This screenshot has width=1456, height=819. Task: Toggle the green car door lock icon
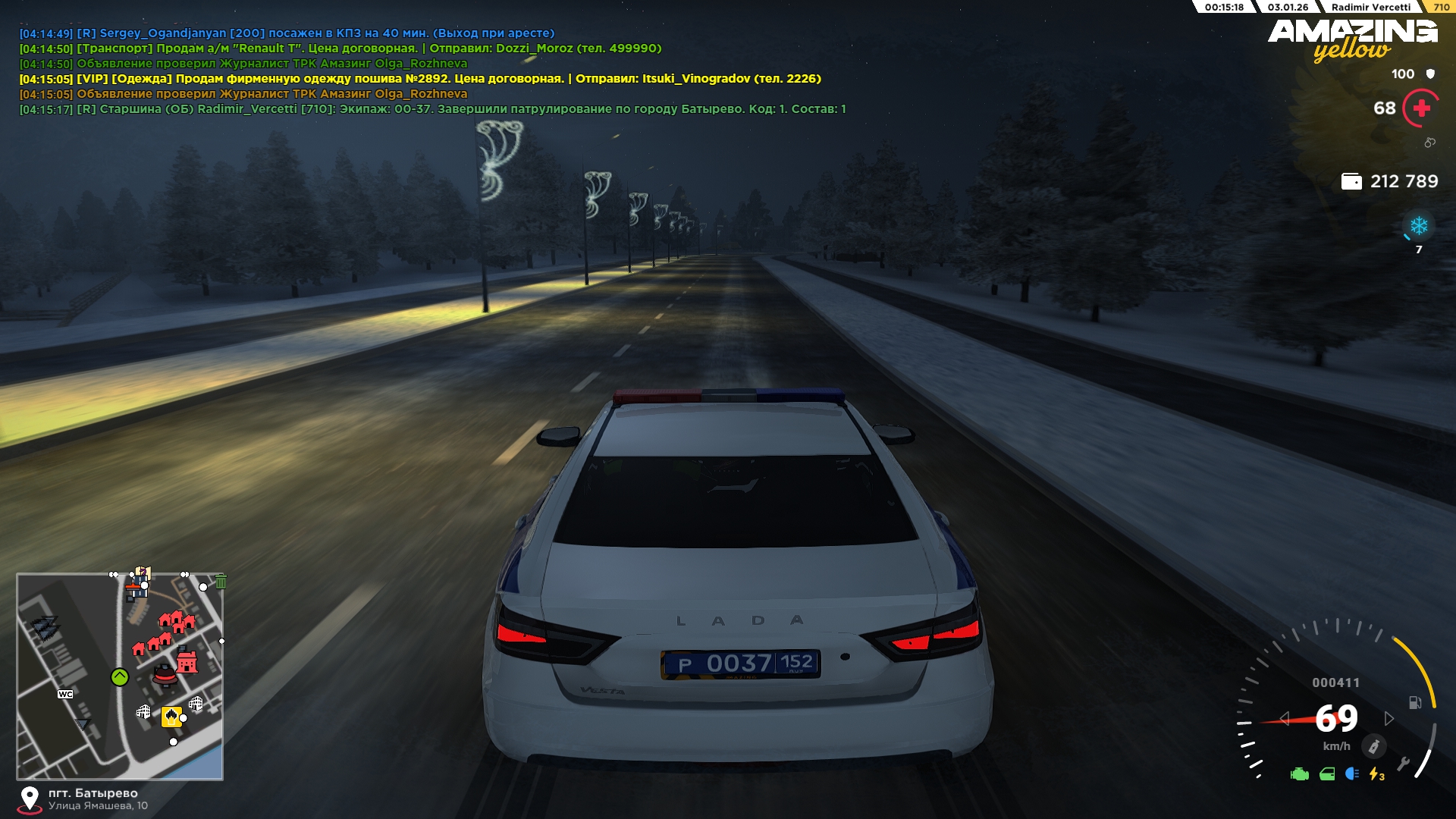(1327, 774)
